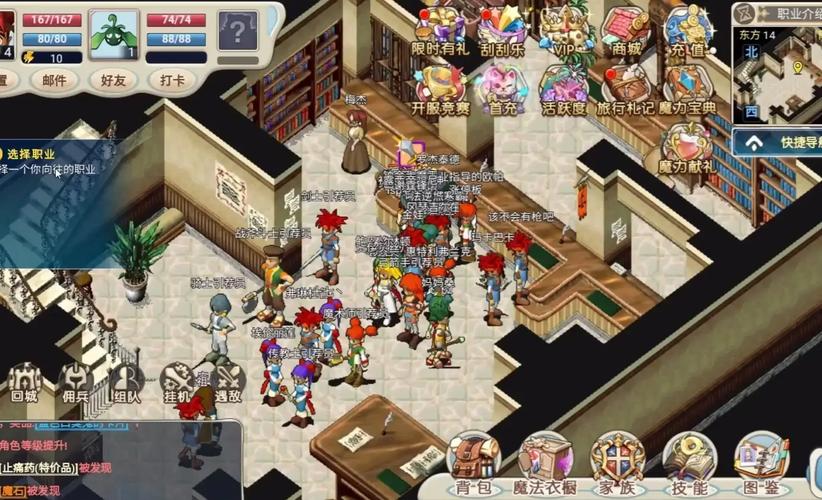This screenshot has width=822, height=500.
Task: Open the 好友 friends list
Action: (113, 81)
